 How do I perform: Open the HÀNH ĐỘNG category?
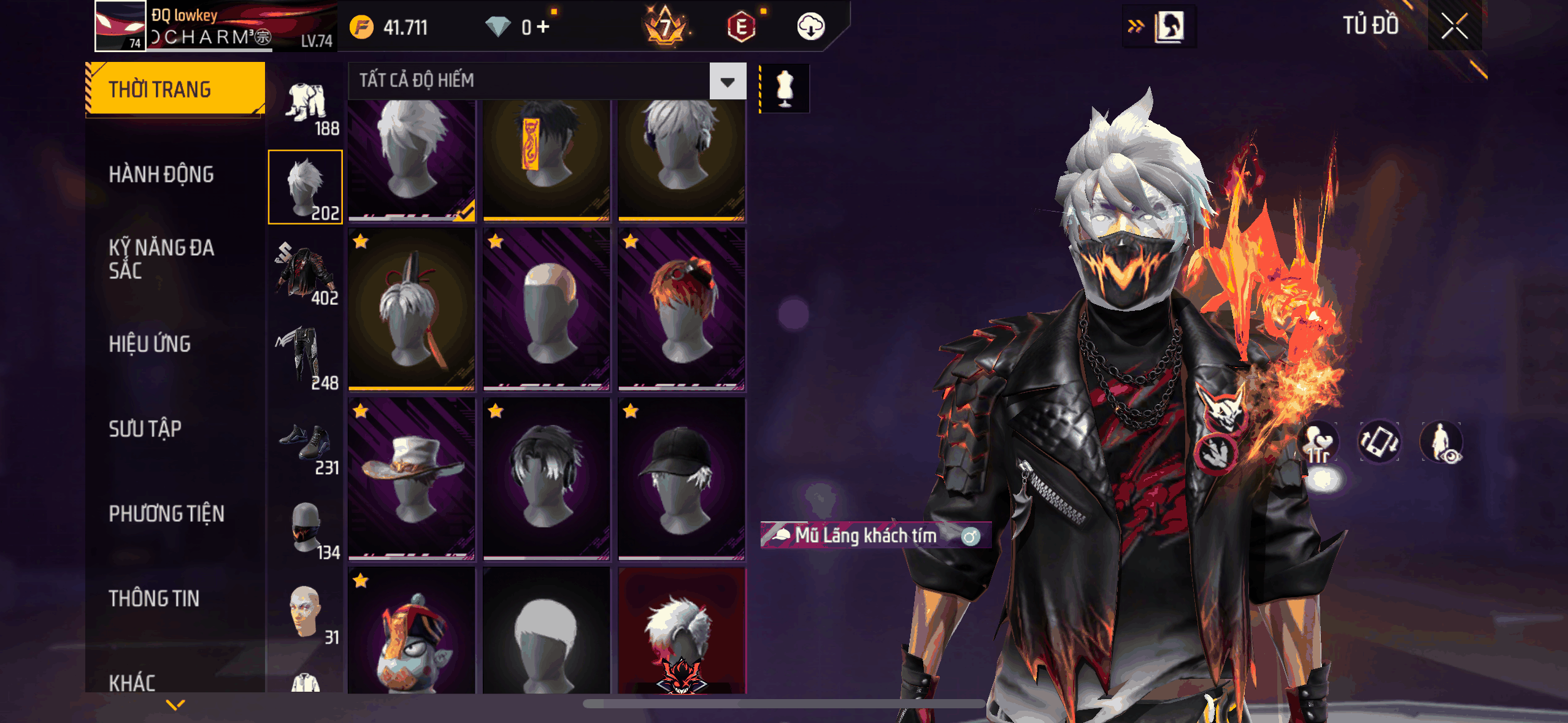[x=161, y=174]
